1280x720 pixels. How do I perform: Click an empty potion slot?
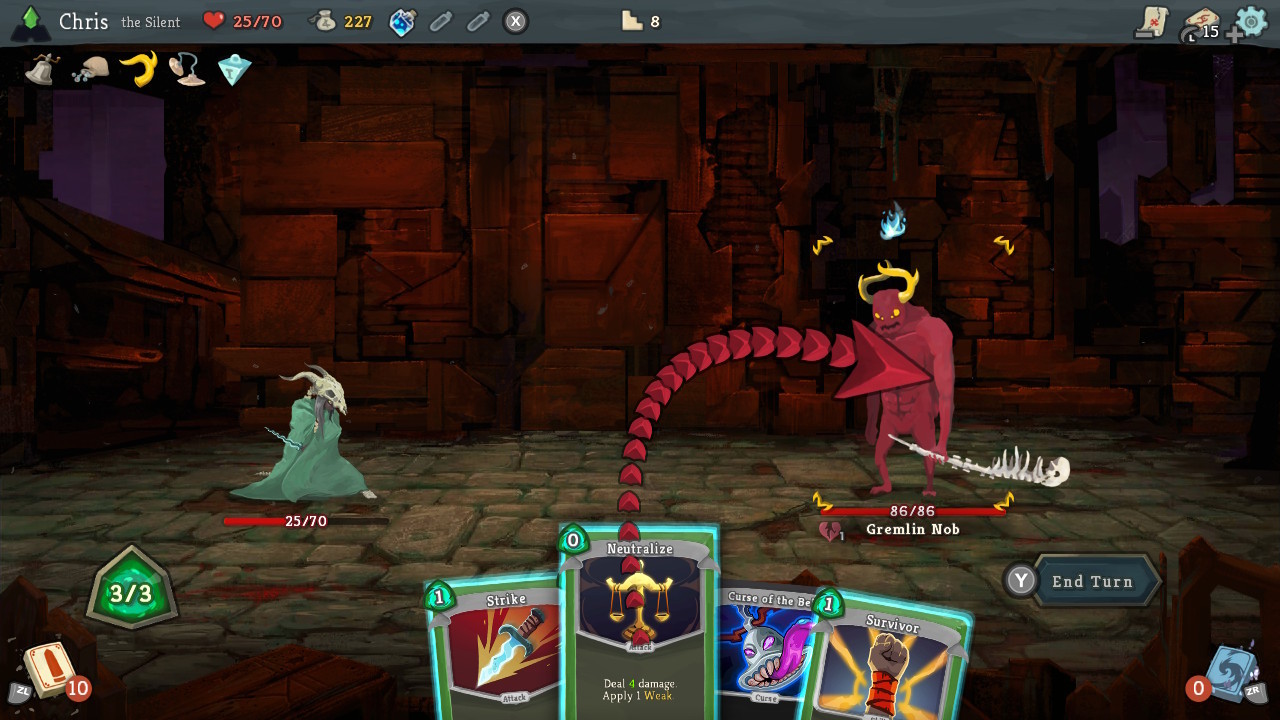pos(441,23)
